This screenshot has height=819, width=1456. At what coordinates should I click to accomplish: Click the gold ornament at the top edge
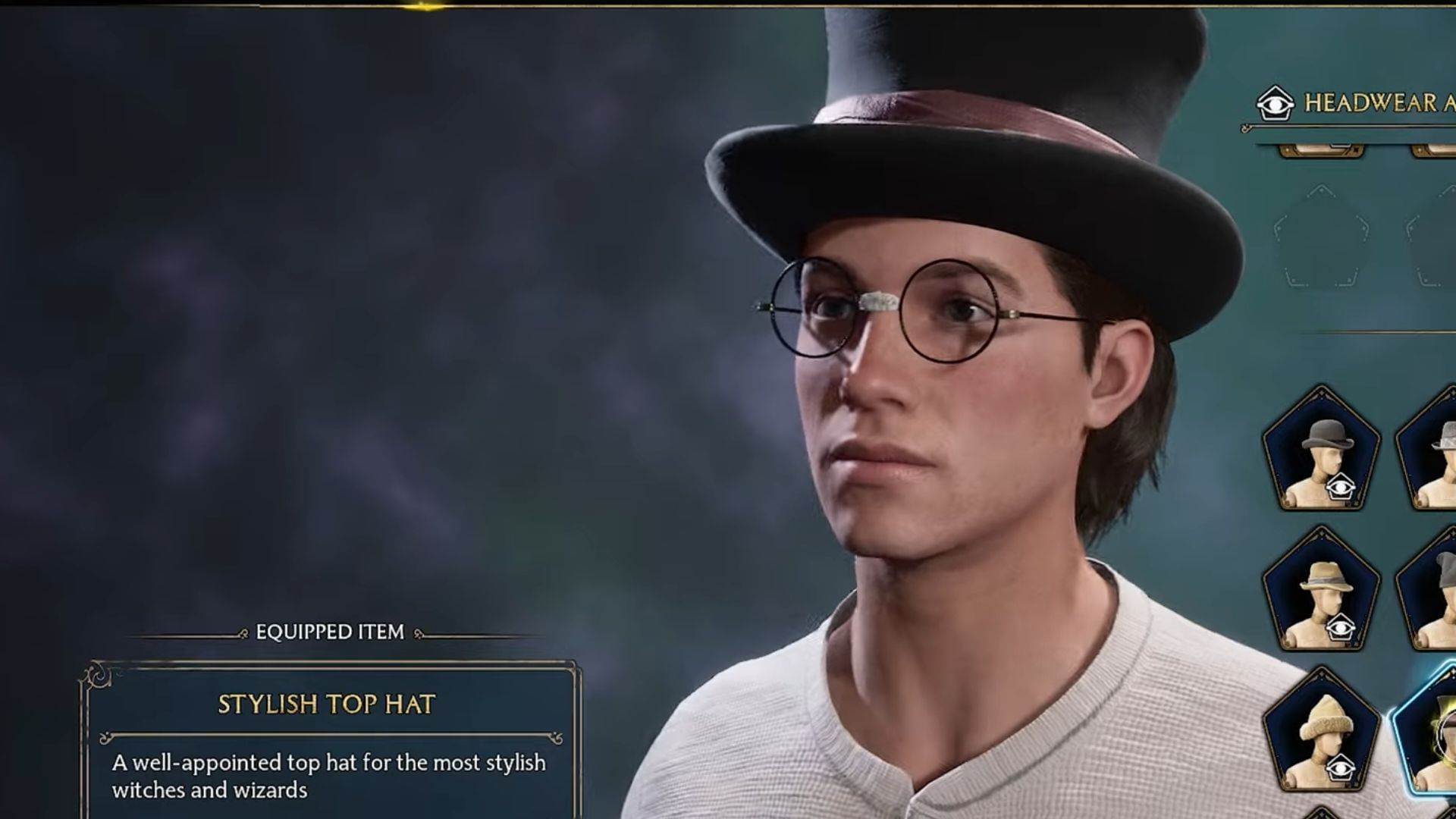pyautogui.click(x=422, y=6)
